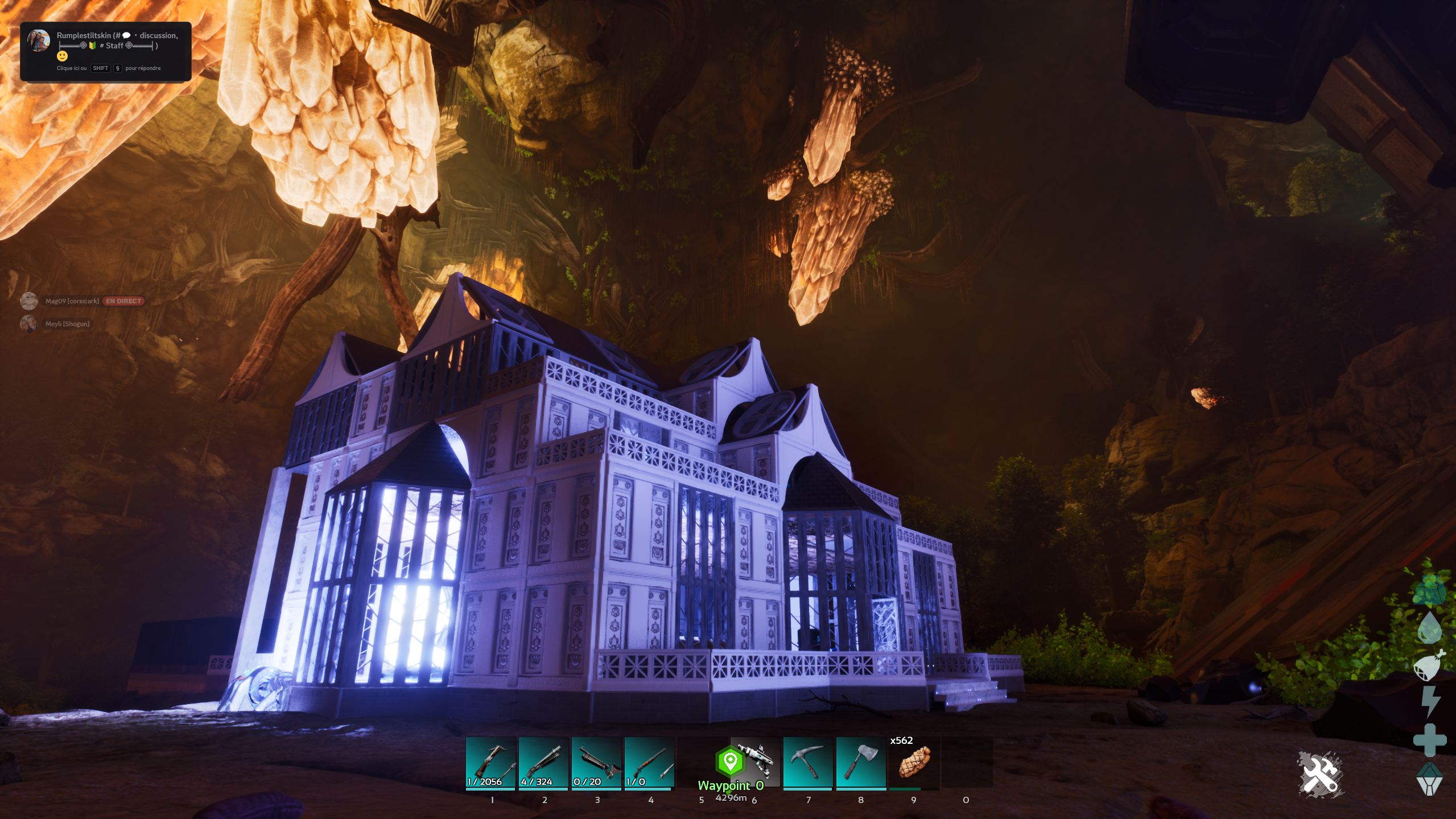Viewport: 1456px width, 819px height.
Task: Equip the metal hatchet slot
Action: [861, 763]
